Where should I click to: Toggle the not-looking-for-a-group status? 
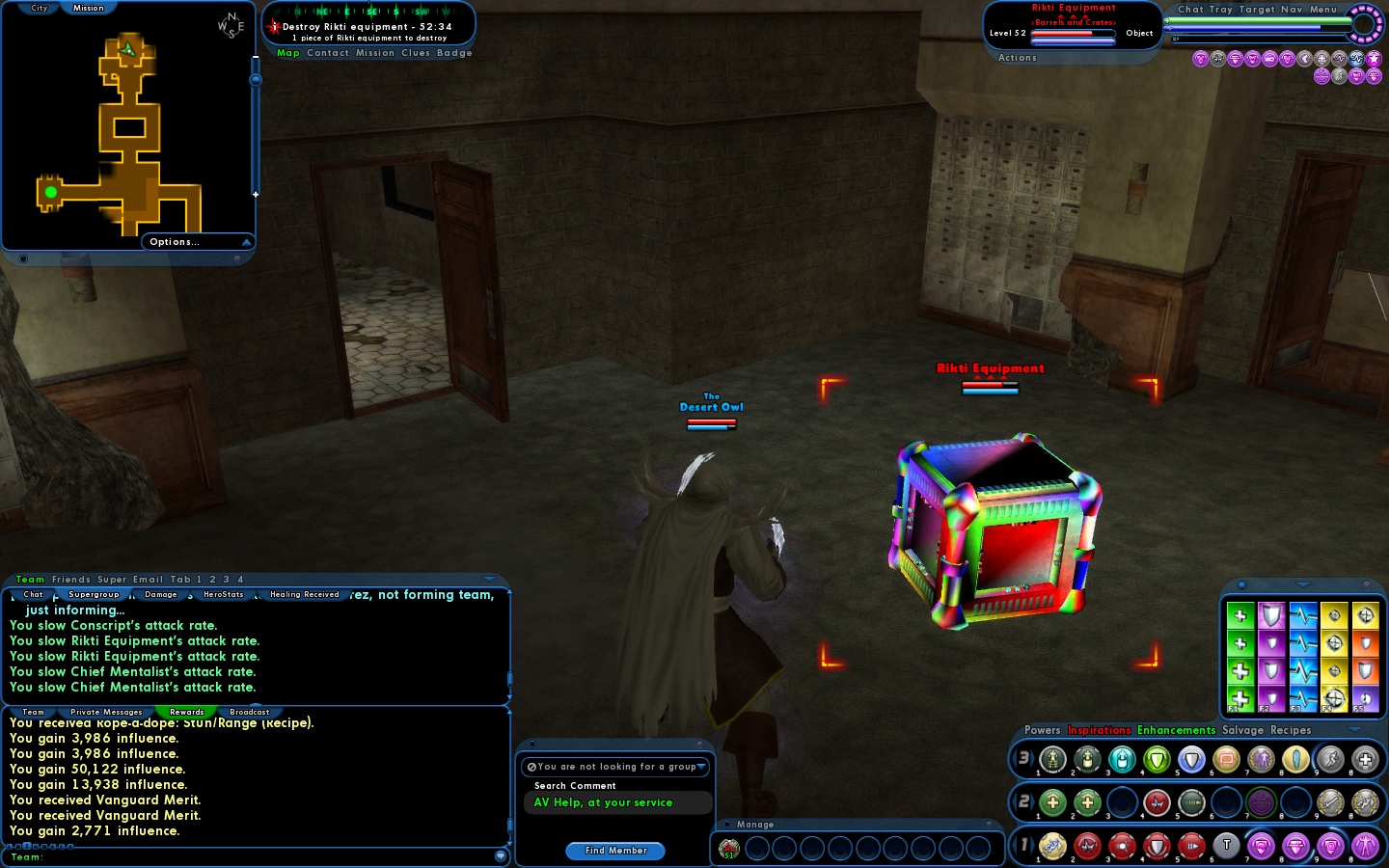tap(532, 767)
